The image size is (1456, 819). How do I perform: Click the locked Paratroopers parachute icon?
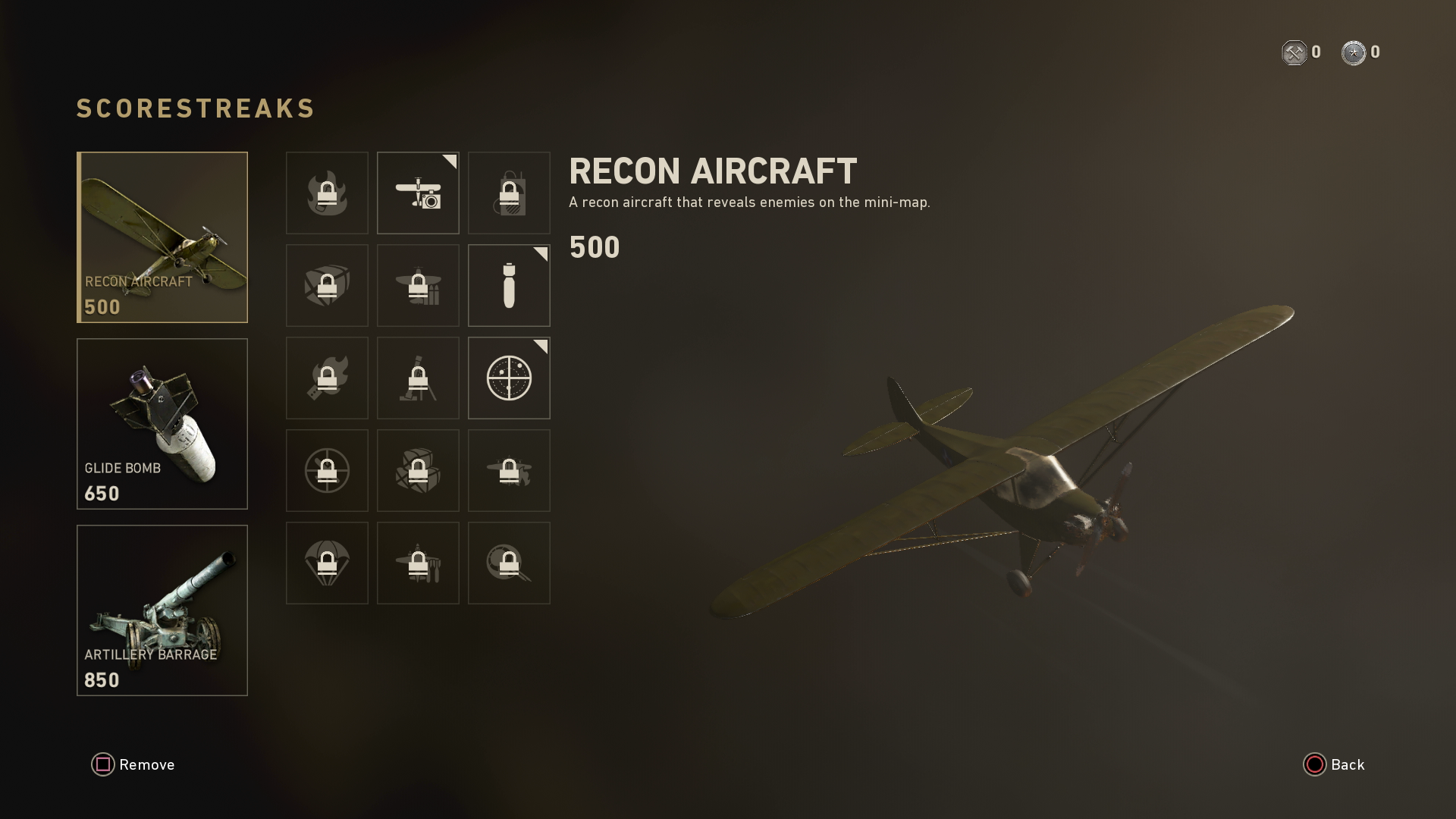[x=327, y=563]
